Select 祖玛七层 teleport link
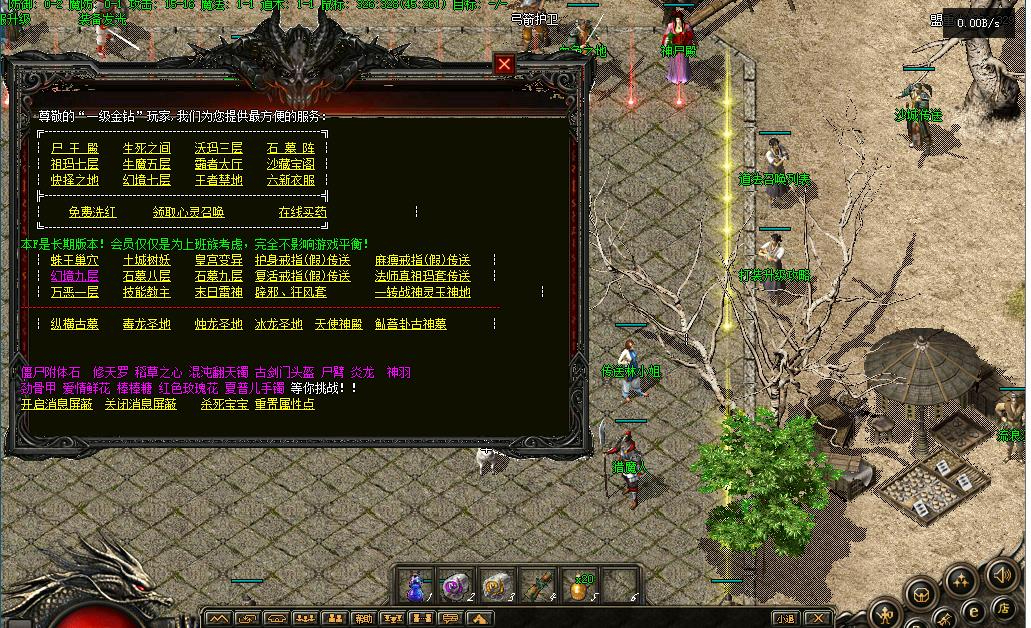The width and height of the screenshot is (1031, 628). (x=75, y=164)
